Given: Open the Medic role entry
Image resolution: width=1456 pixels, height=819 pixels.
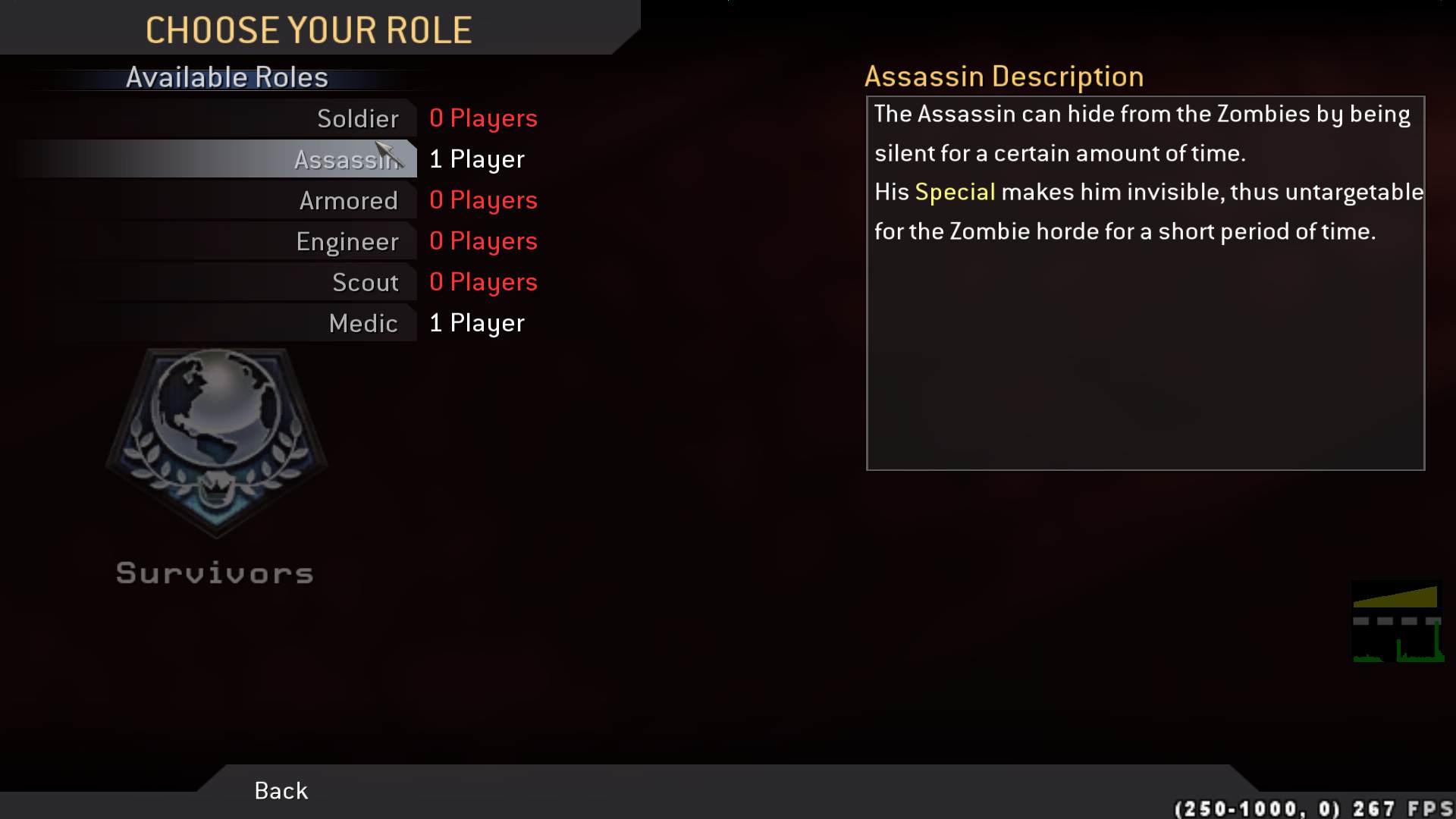Looking at the screenshot, I should (x=363, y=322).
